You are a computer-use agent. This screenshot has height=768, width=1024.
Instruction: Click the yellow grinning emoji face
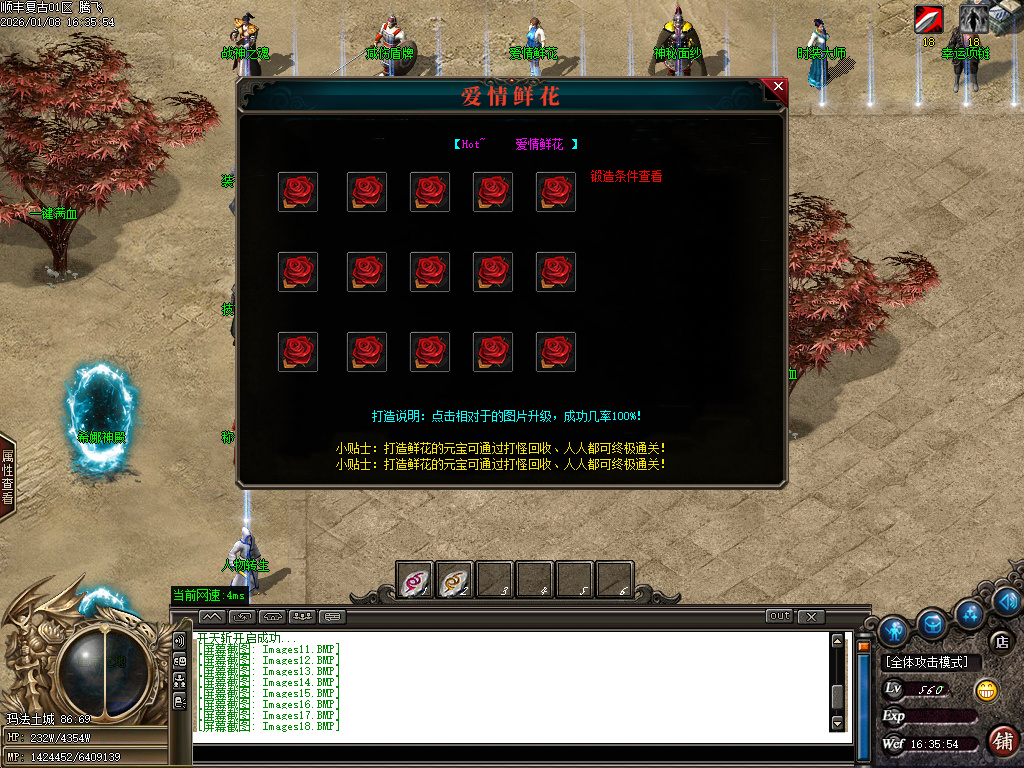pos(986,690)
